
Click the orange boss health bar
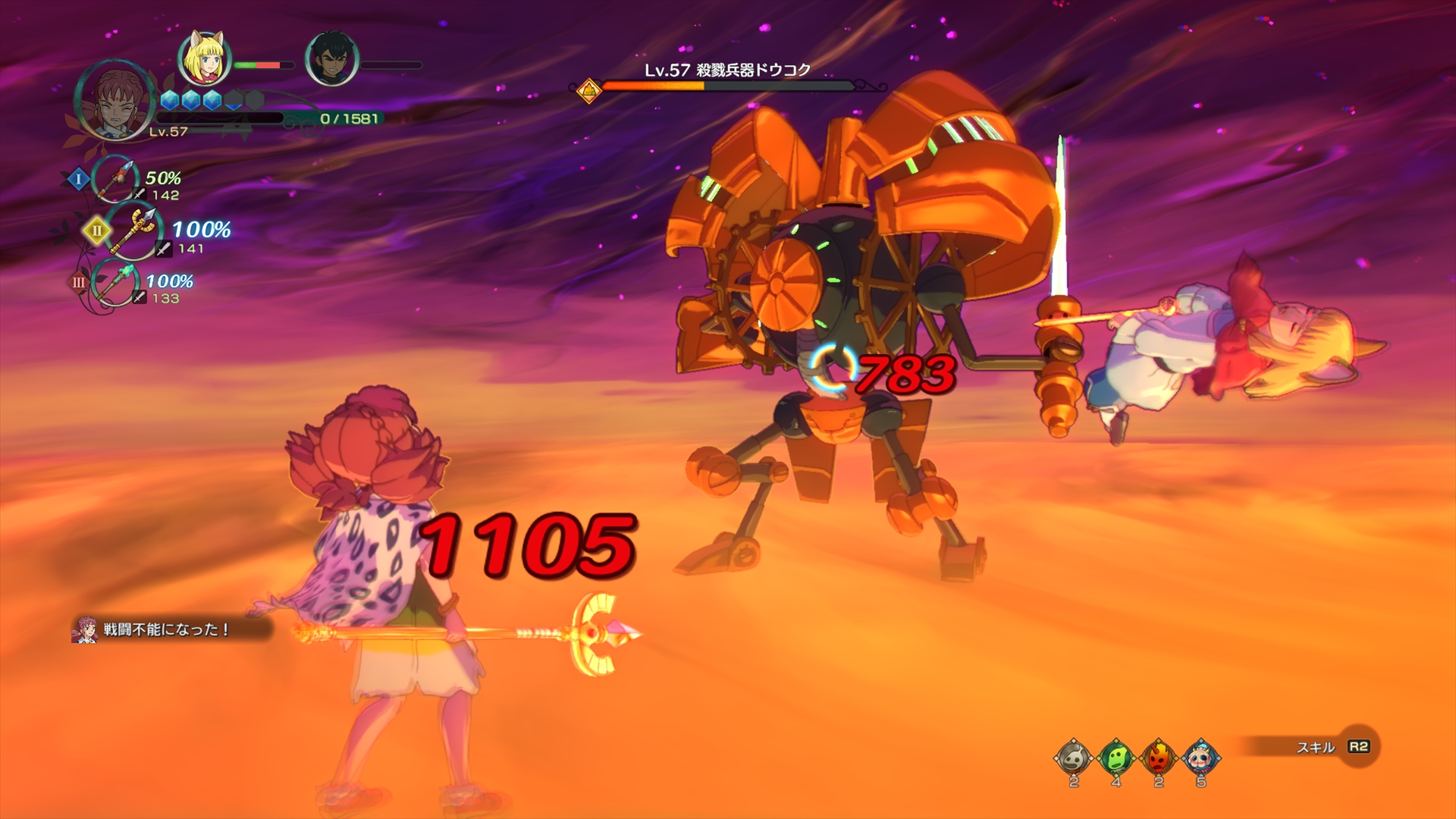(667, 86)
